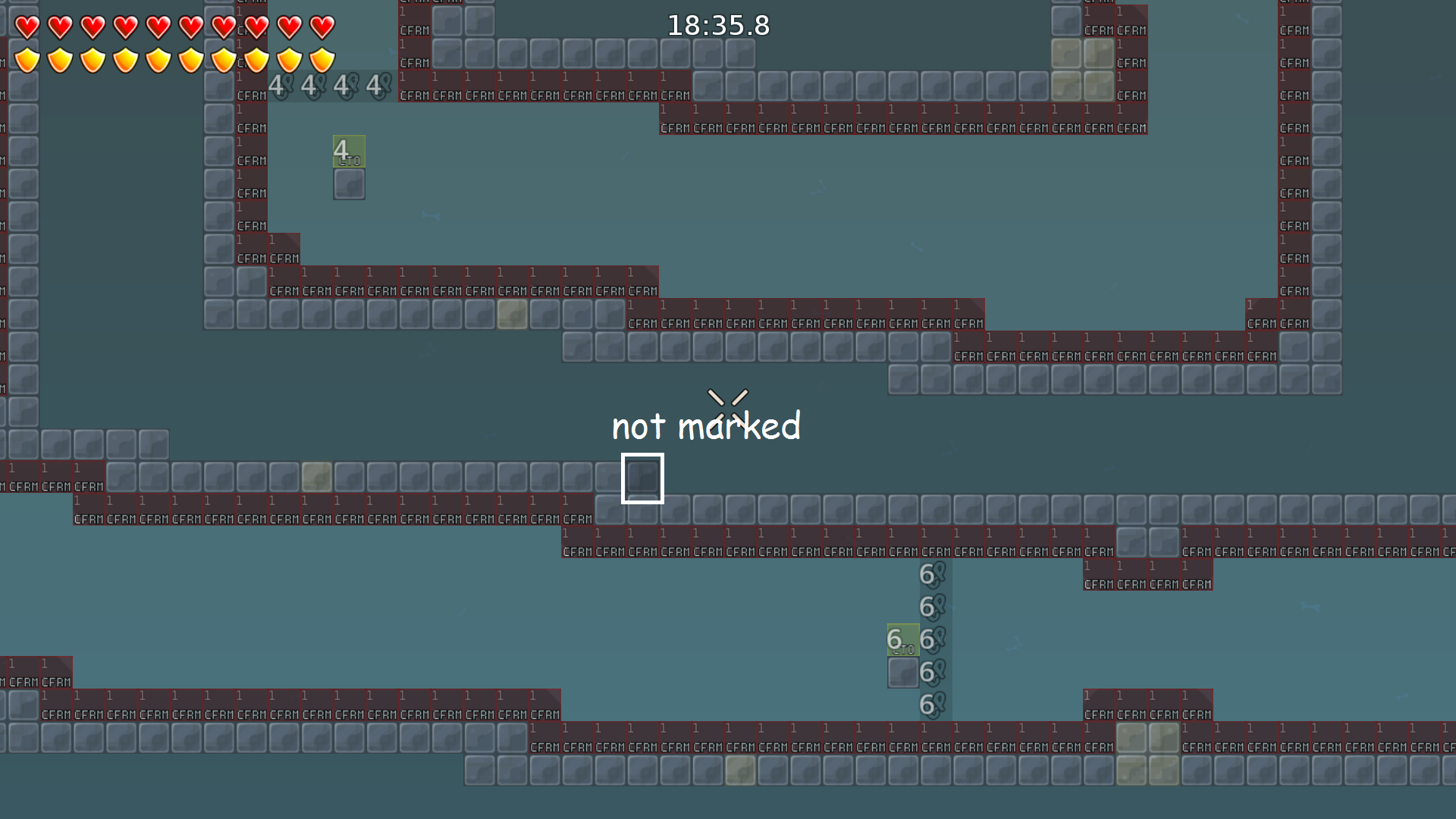
Task: Toggle the green '4 CTO' highlighted tile
Action: (348, 151)
